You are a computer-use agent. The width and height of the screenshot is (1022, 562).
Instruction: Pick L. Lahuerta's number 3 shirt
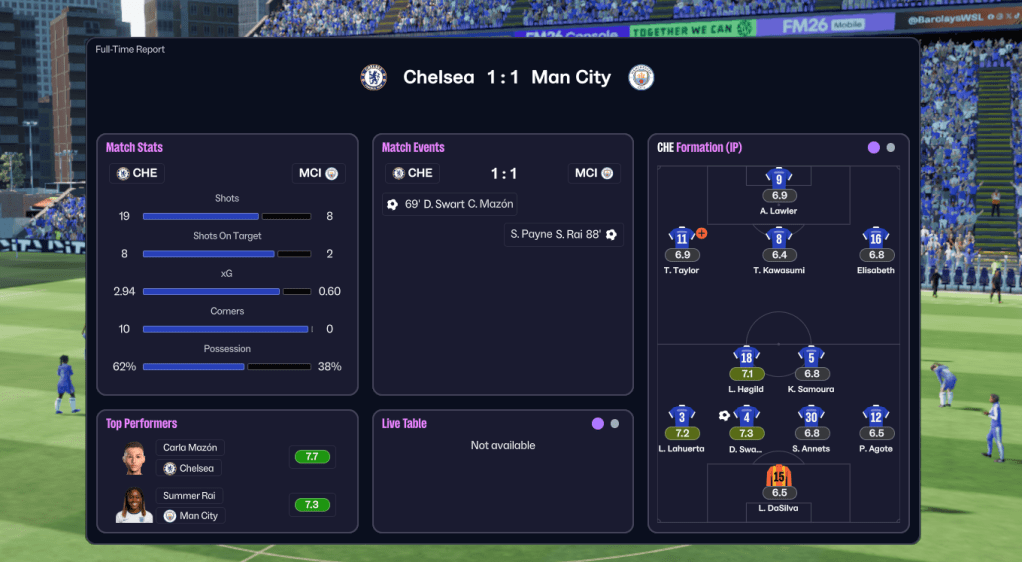pyautogui.click(x=681, y=417)
